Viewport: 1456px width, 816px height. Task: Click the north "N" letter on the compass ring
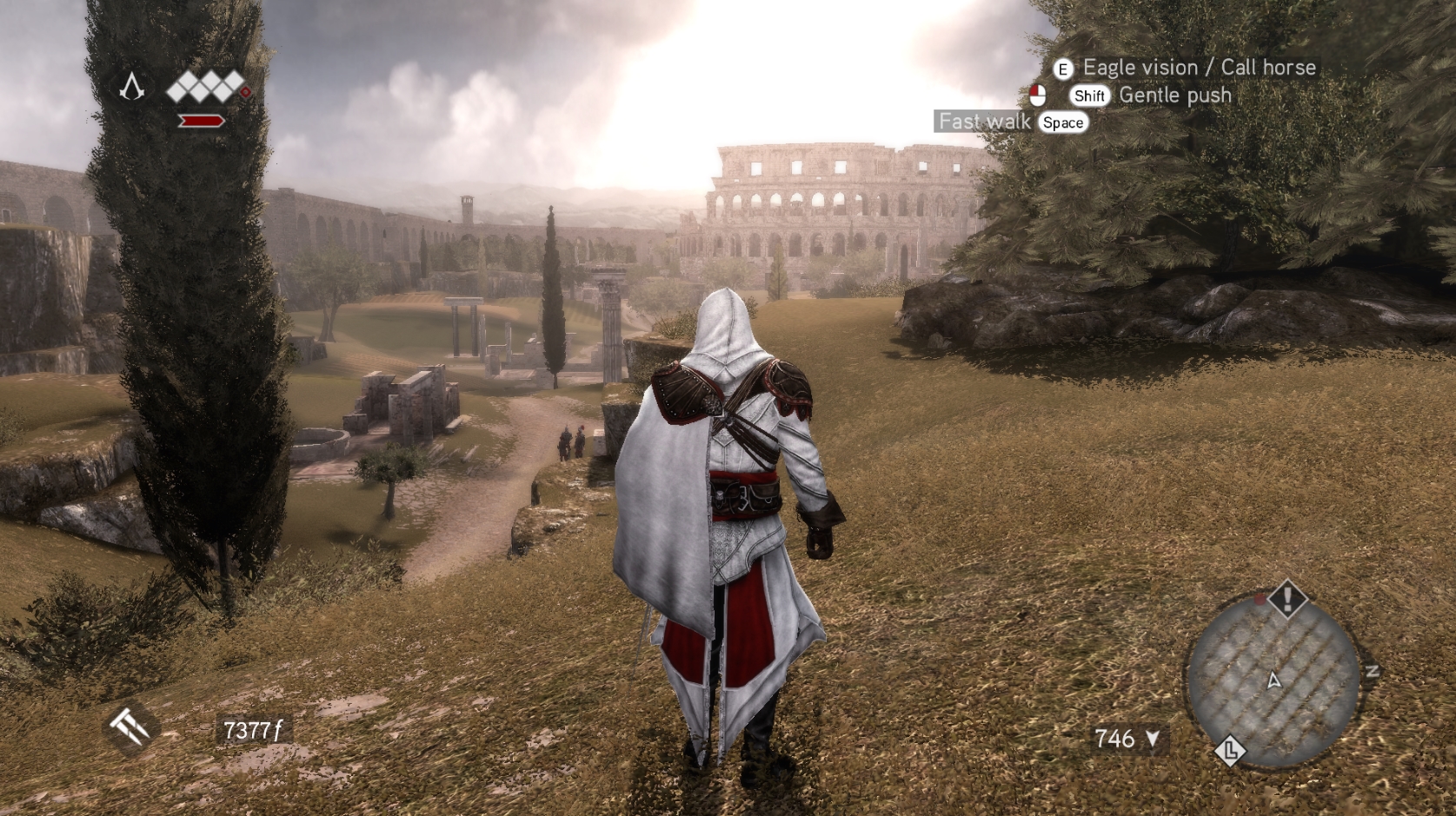[1373, 672]
